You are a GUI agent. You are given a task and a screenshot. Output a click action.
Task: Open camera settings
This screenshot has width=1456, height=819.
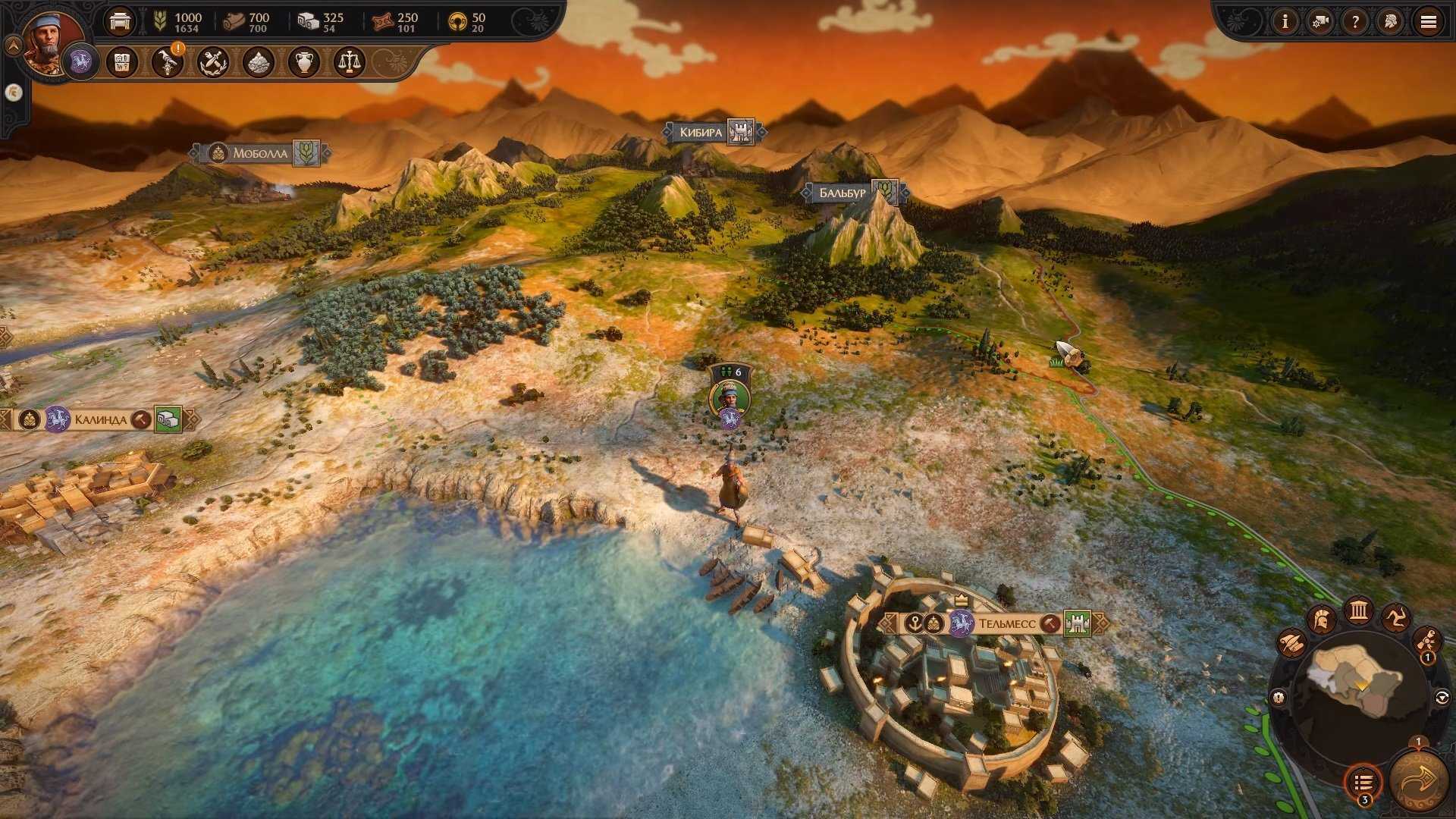(1320, 22)
